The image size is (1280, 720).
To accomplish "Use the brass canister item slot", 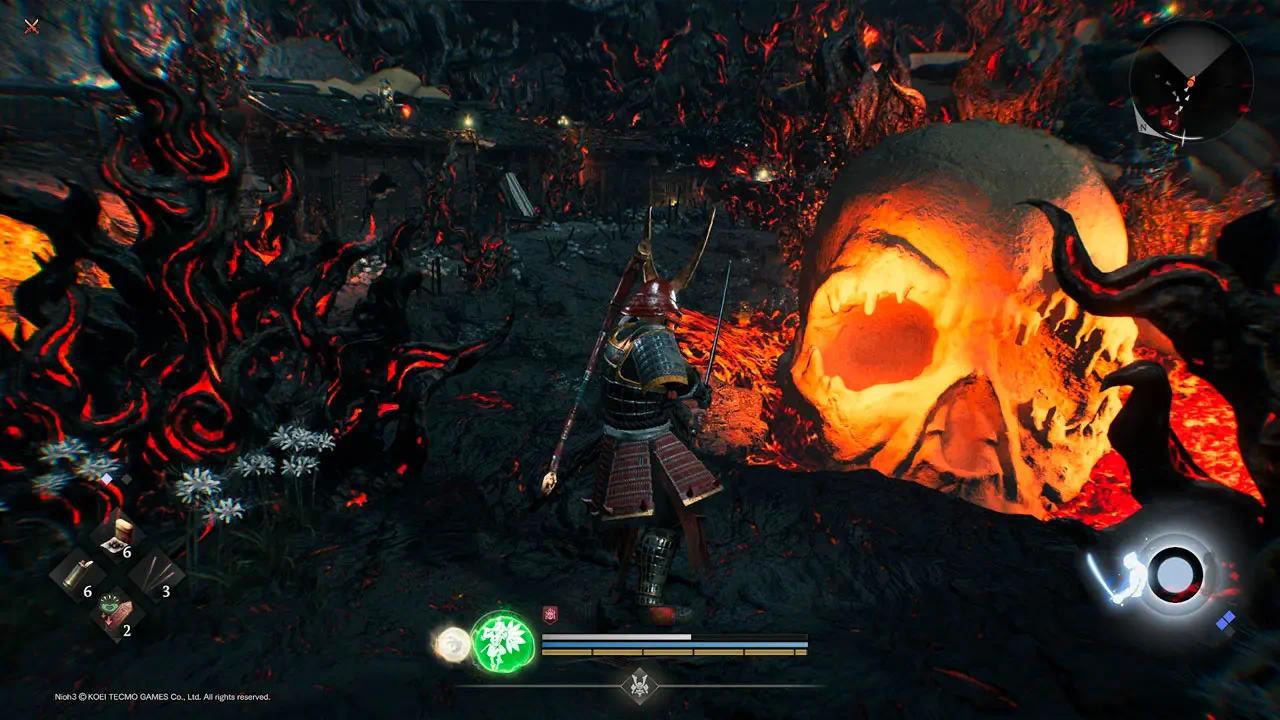I will (x=78, y=573).
